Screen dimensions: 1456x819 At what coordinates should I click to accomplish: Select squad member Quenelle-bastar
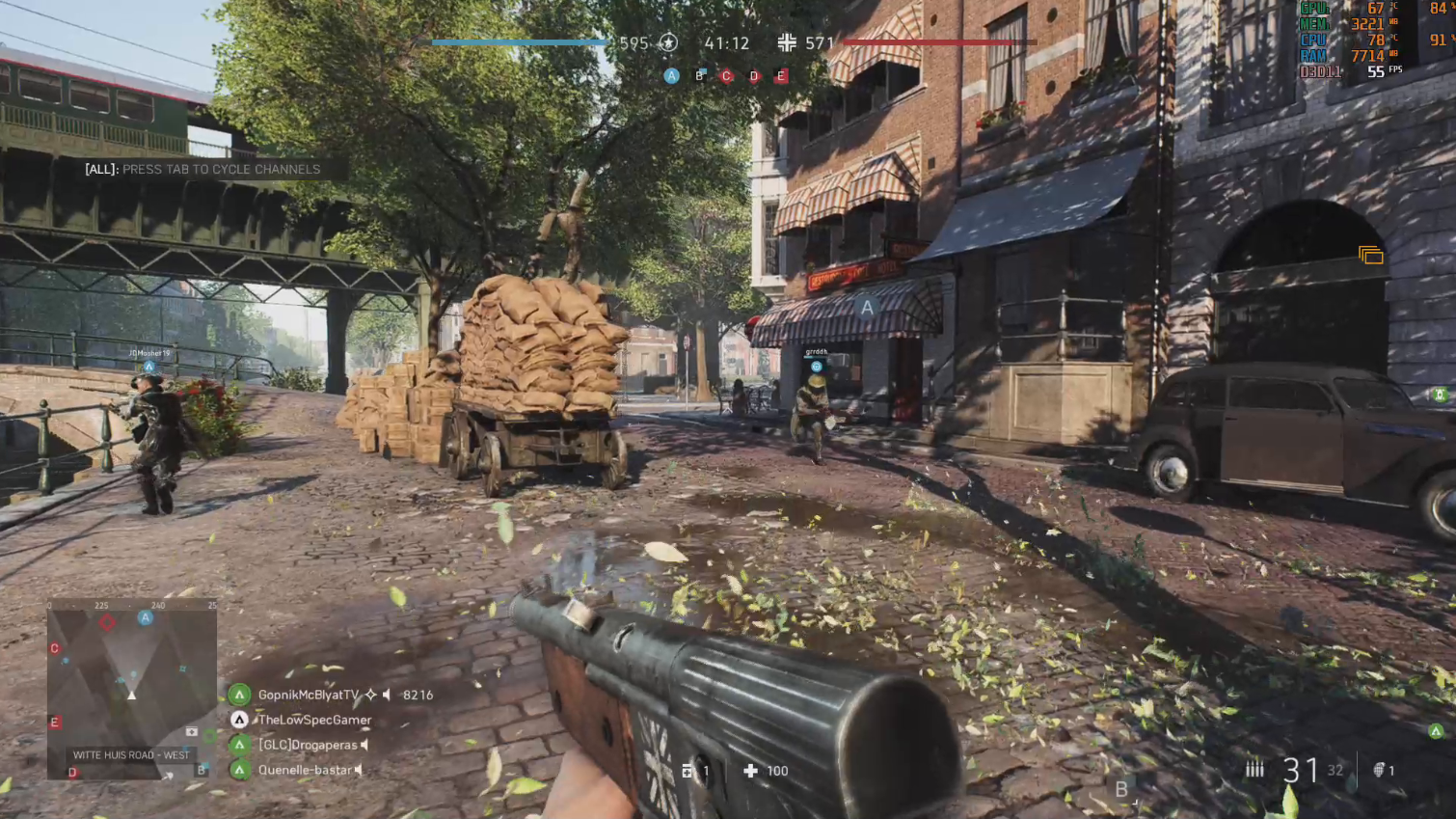[x=305, y=770]
